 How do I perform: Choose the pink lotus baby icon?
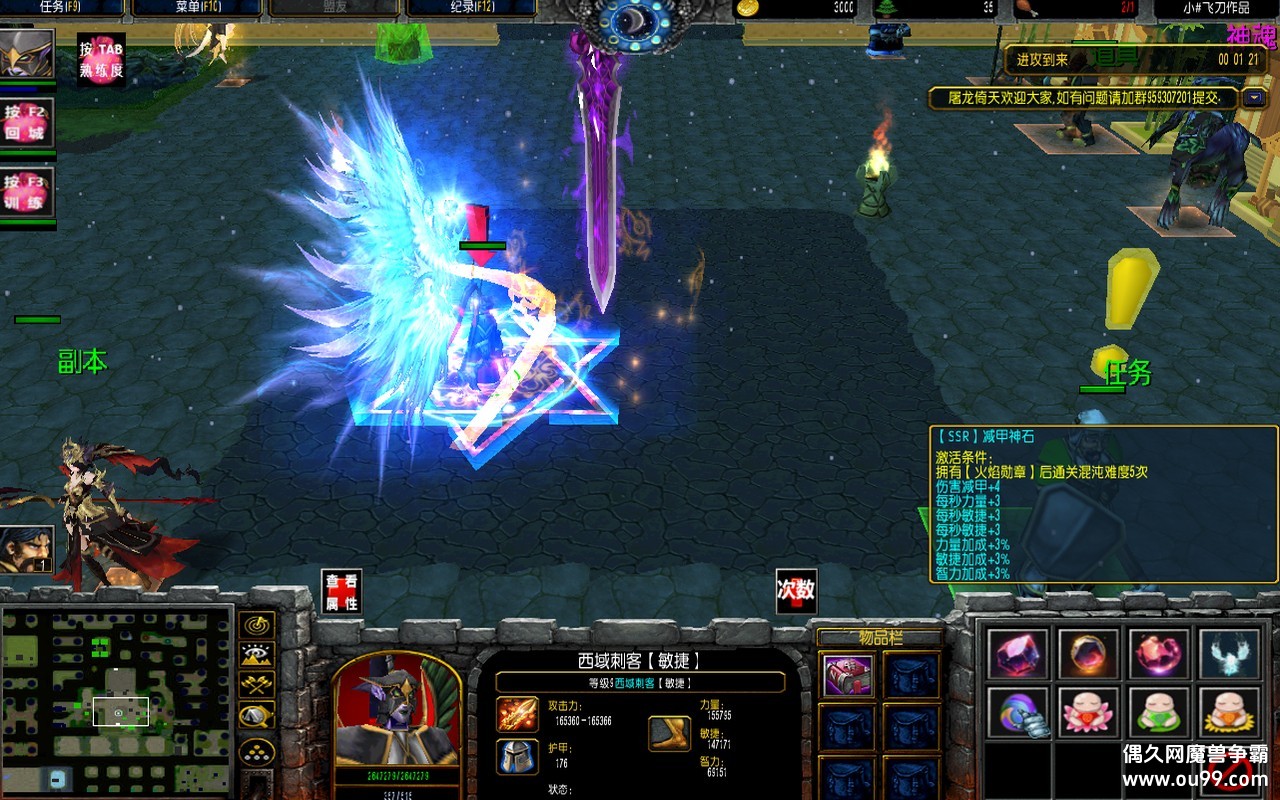pos(1088,713)
